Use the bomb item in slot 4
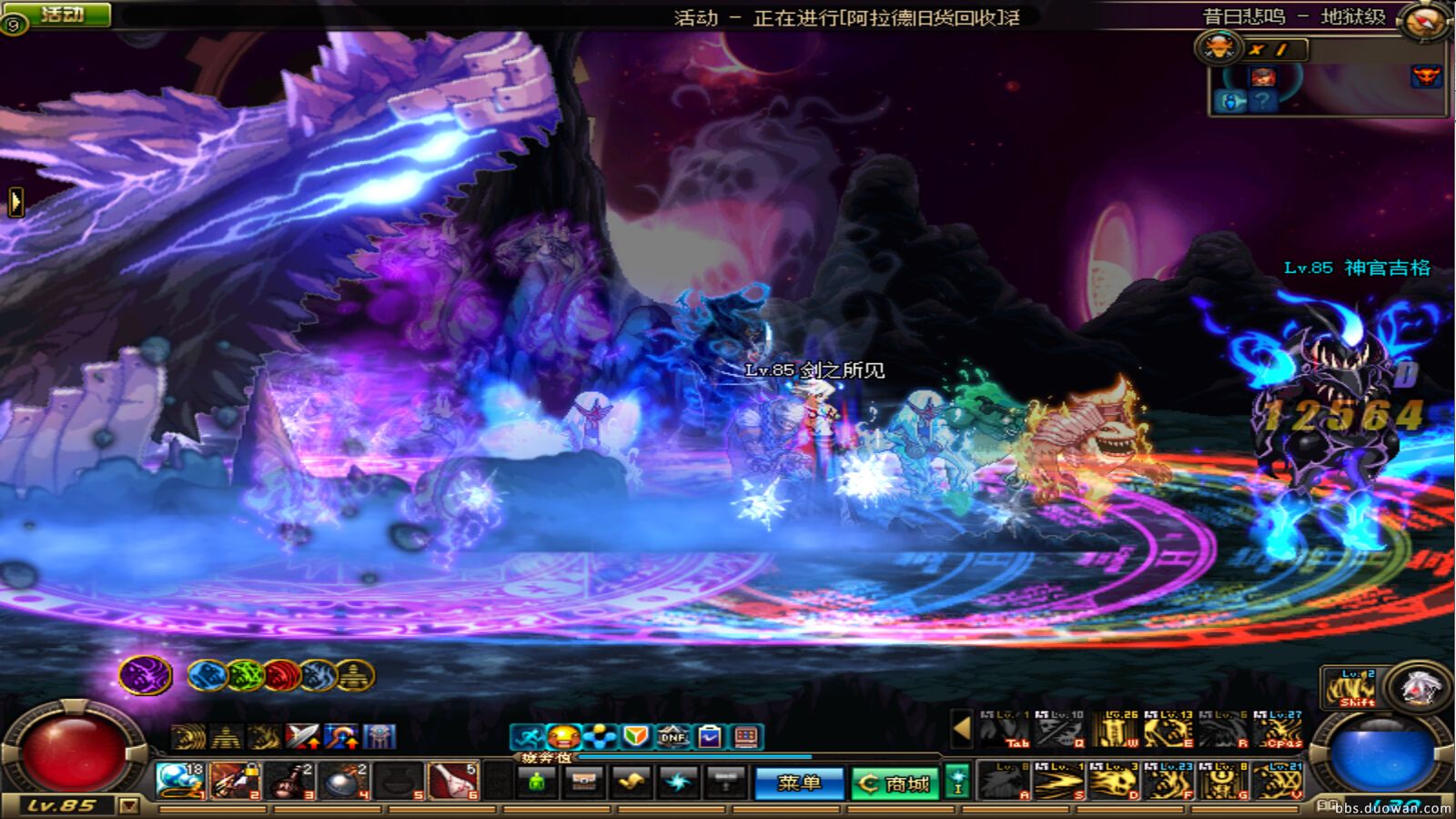 click(x=346, y=781)
